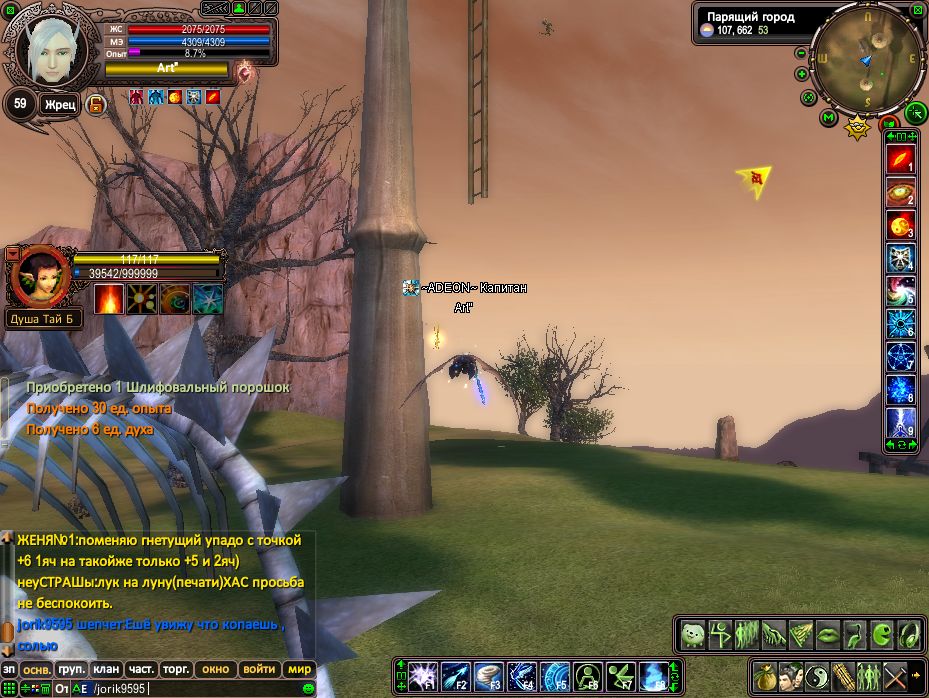This screenshot has width=929, height=698.
Task: Switch to the 'клан' chat tab
Action: point(106,669)
